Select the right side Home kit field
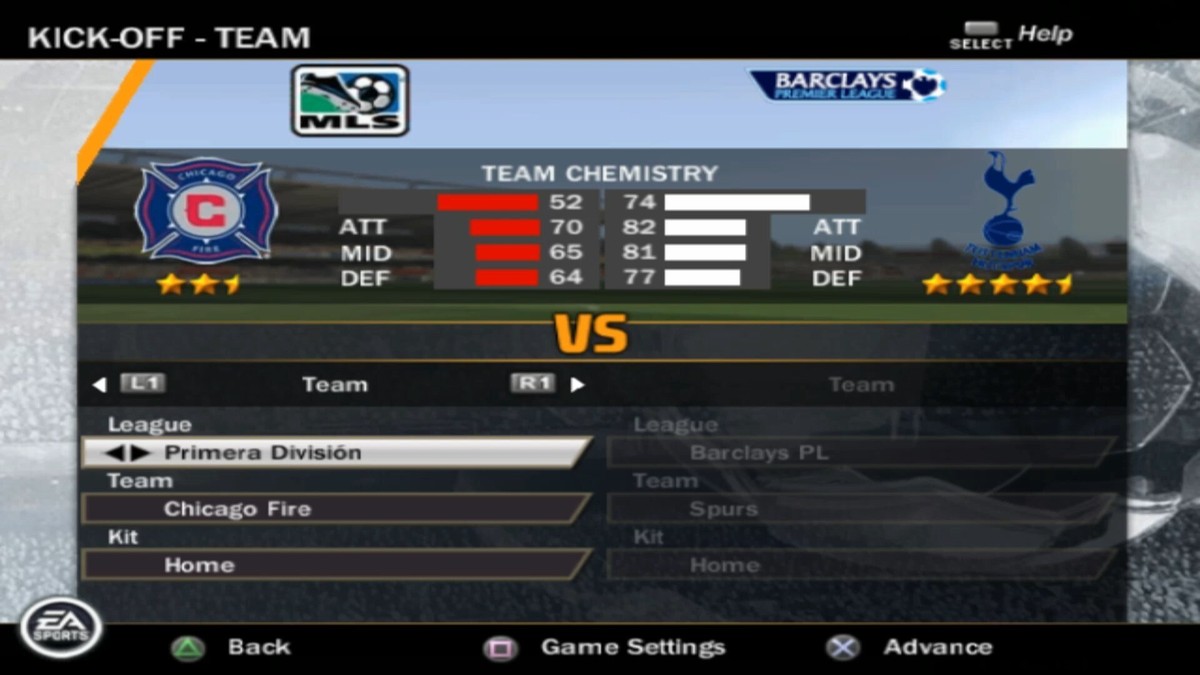This screenshot has height=675, width=1200. tap(860, 565)
